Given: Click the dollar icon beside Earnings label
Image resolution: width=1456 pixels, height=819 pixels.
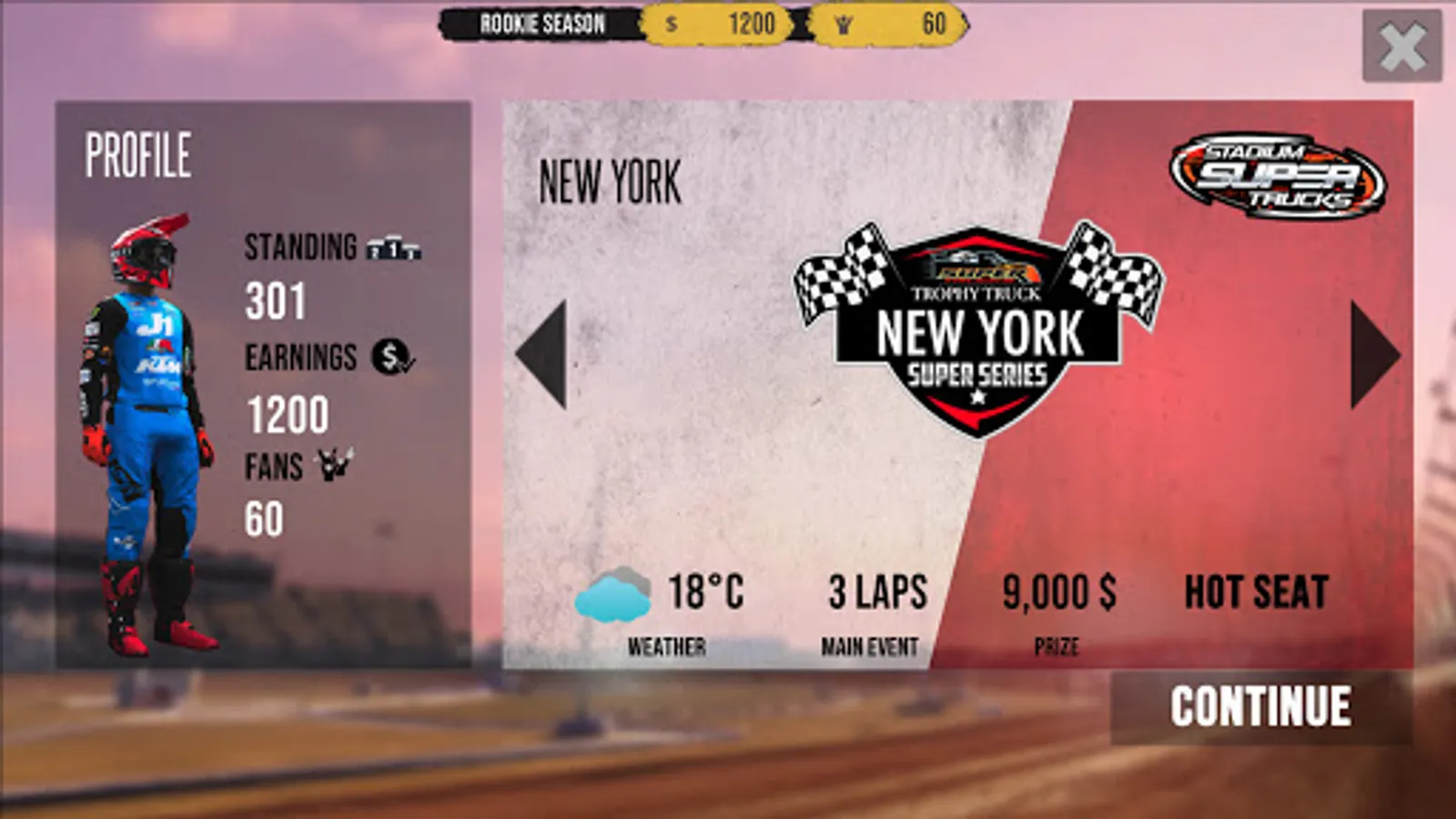Looking at the screenshot, I should click(x=389, y=357).
